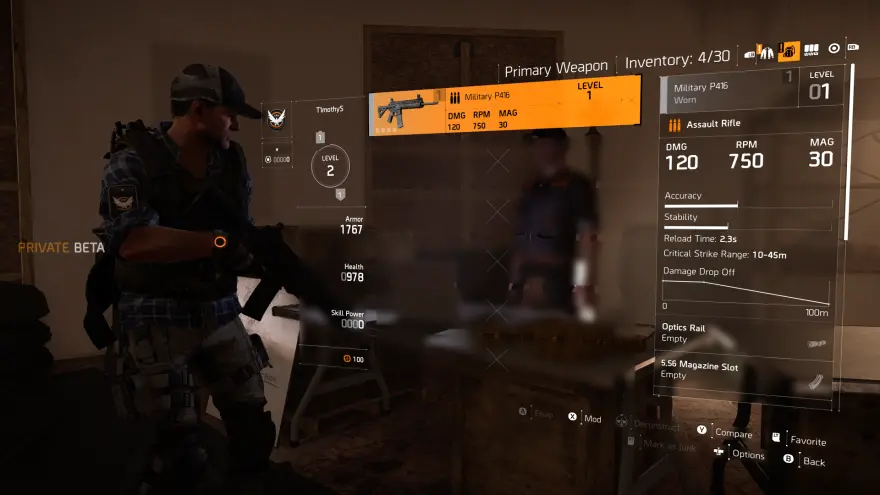Select the highlighted backpack inventory tab
The width and height of the screenshot is (880, 495).
pos(789,49)
